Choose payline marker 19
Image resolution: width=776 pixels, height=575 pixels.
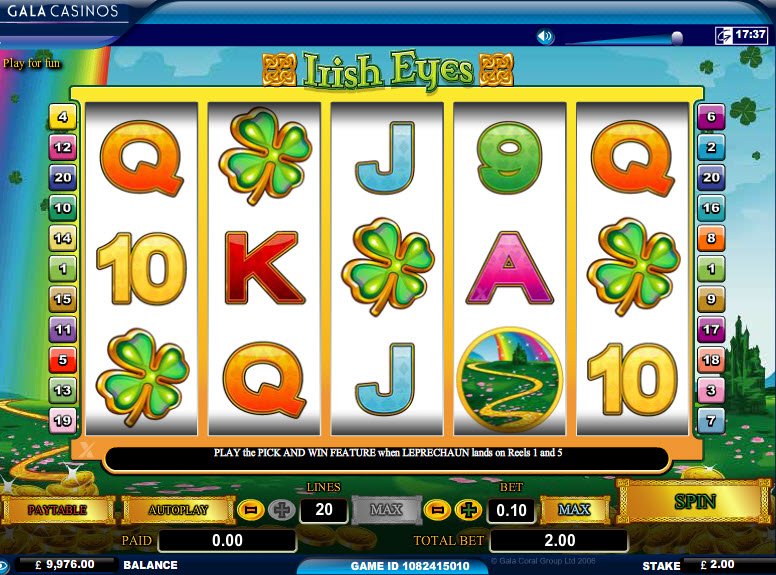coord(63,421)
